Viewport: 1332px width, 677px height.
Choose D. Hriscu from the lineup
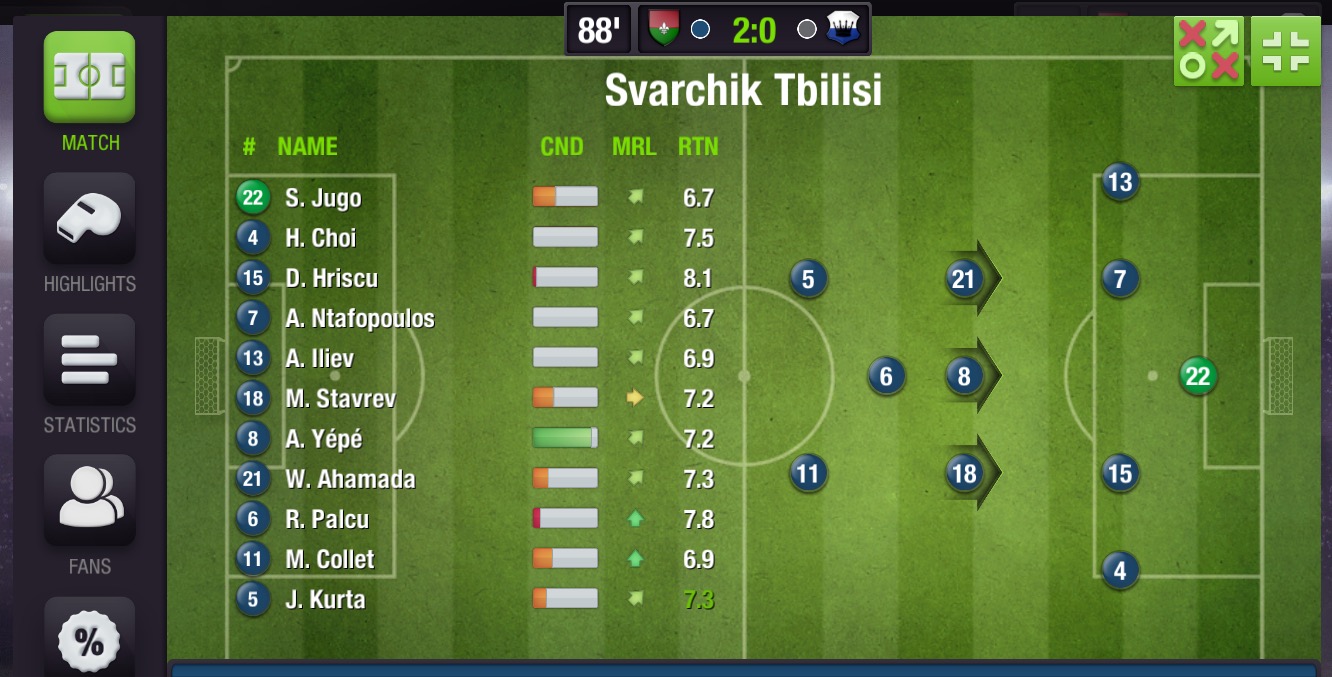tap(331, 278)
